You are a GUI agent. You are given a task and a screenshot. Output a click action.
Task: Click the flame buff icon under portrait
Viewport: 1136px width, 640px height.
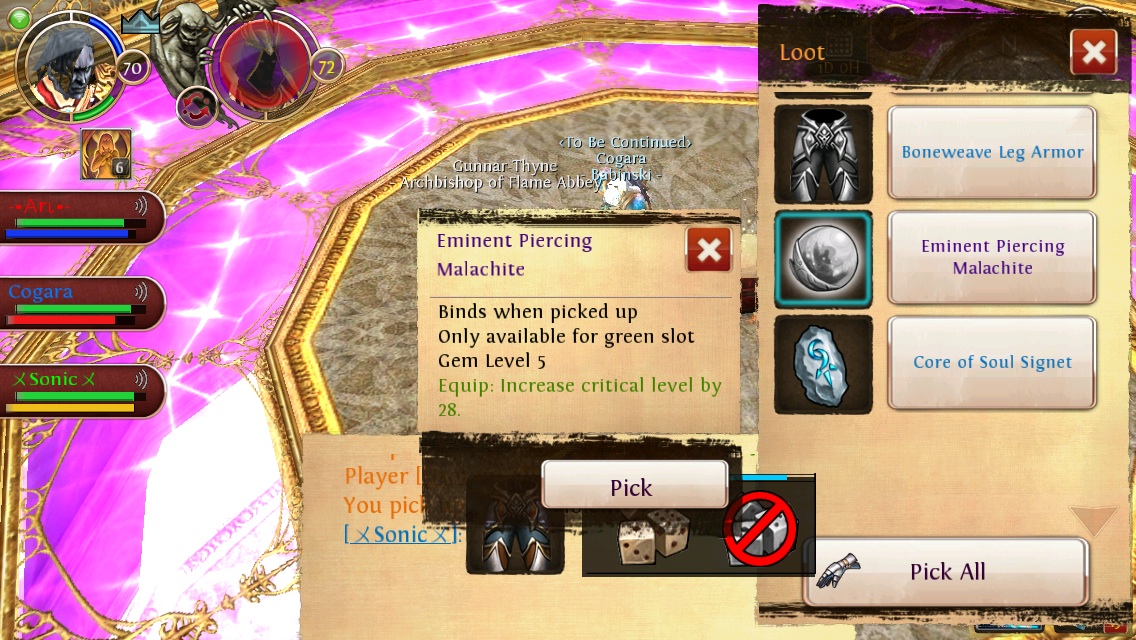click(x=105, y=154)
